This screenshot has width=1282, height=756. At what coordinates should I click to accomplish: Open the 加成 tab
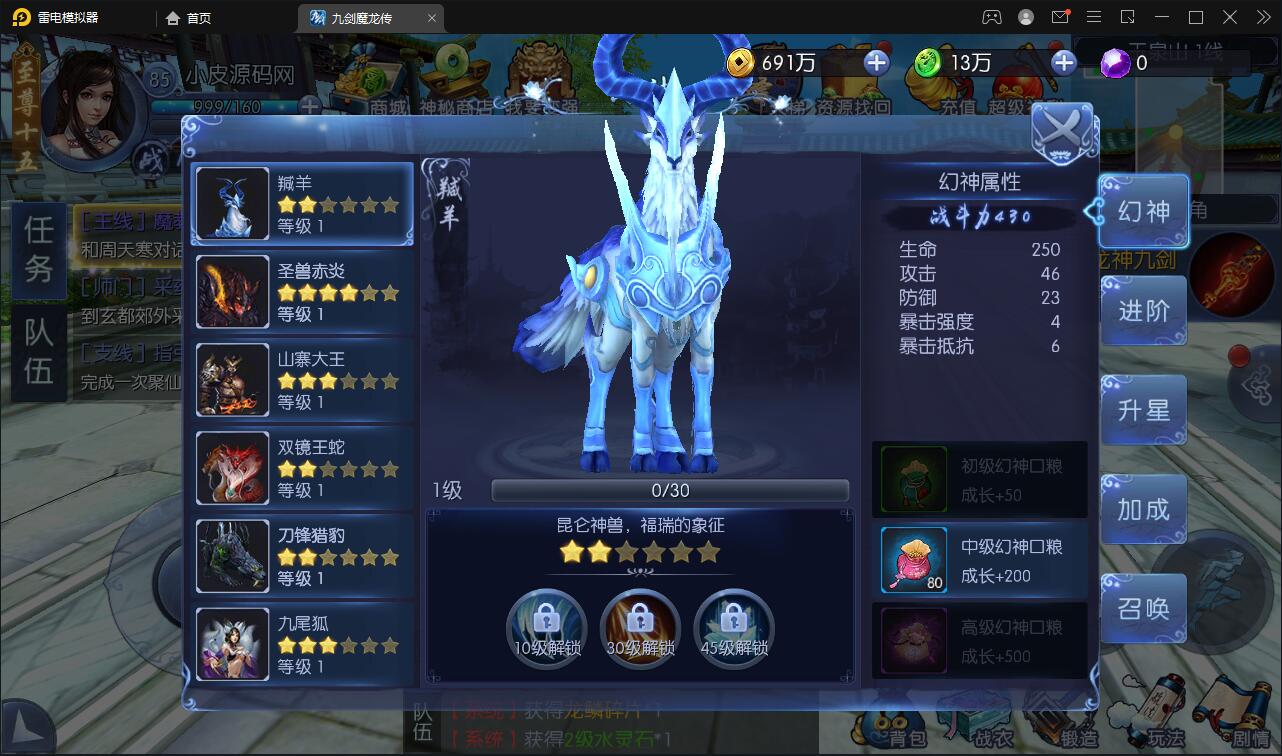click(x=1143, y=509)
